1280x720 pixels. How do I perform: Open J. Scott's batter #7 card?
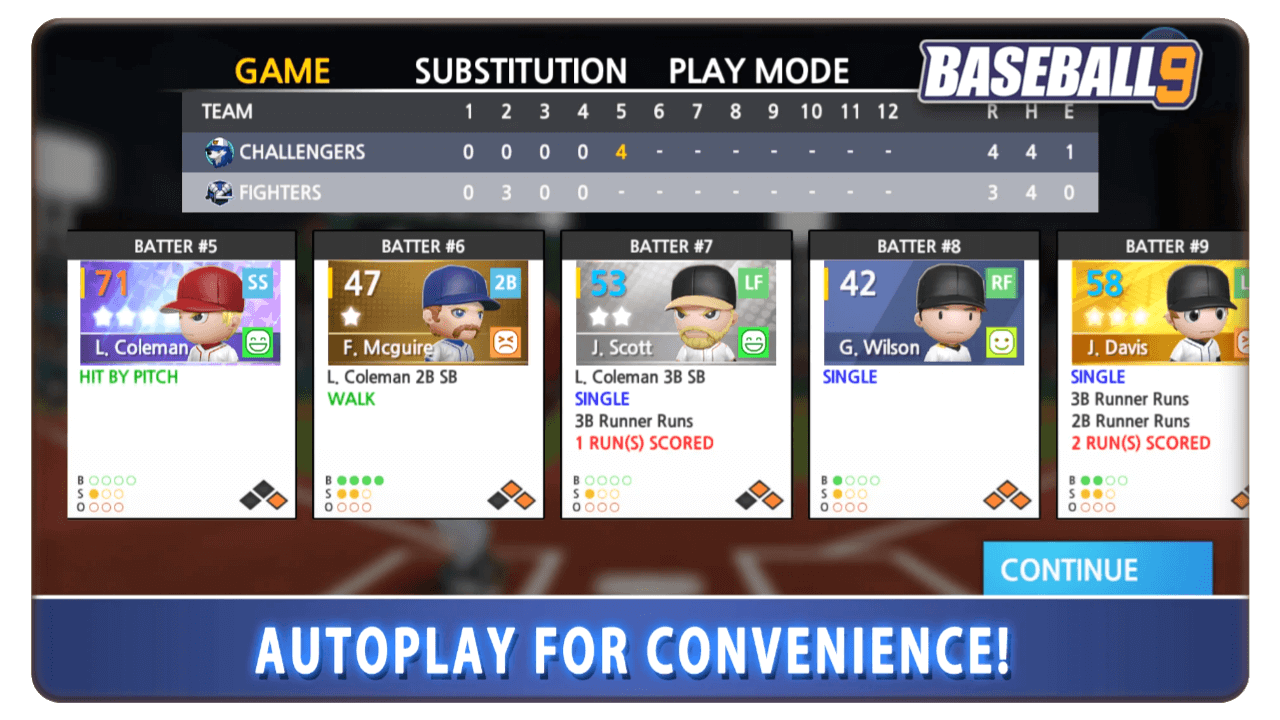click(676, 376)
